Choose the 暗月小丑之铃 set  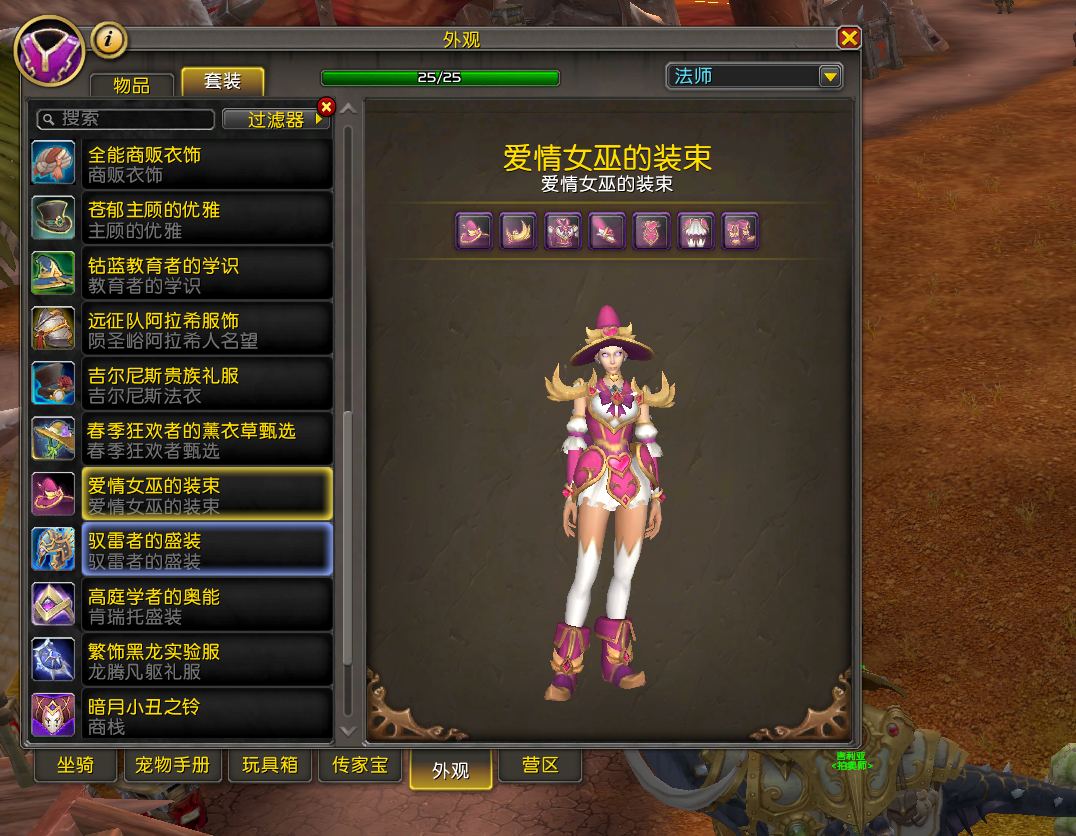[x=181, y=716]
